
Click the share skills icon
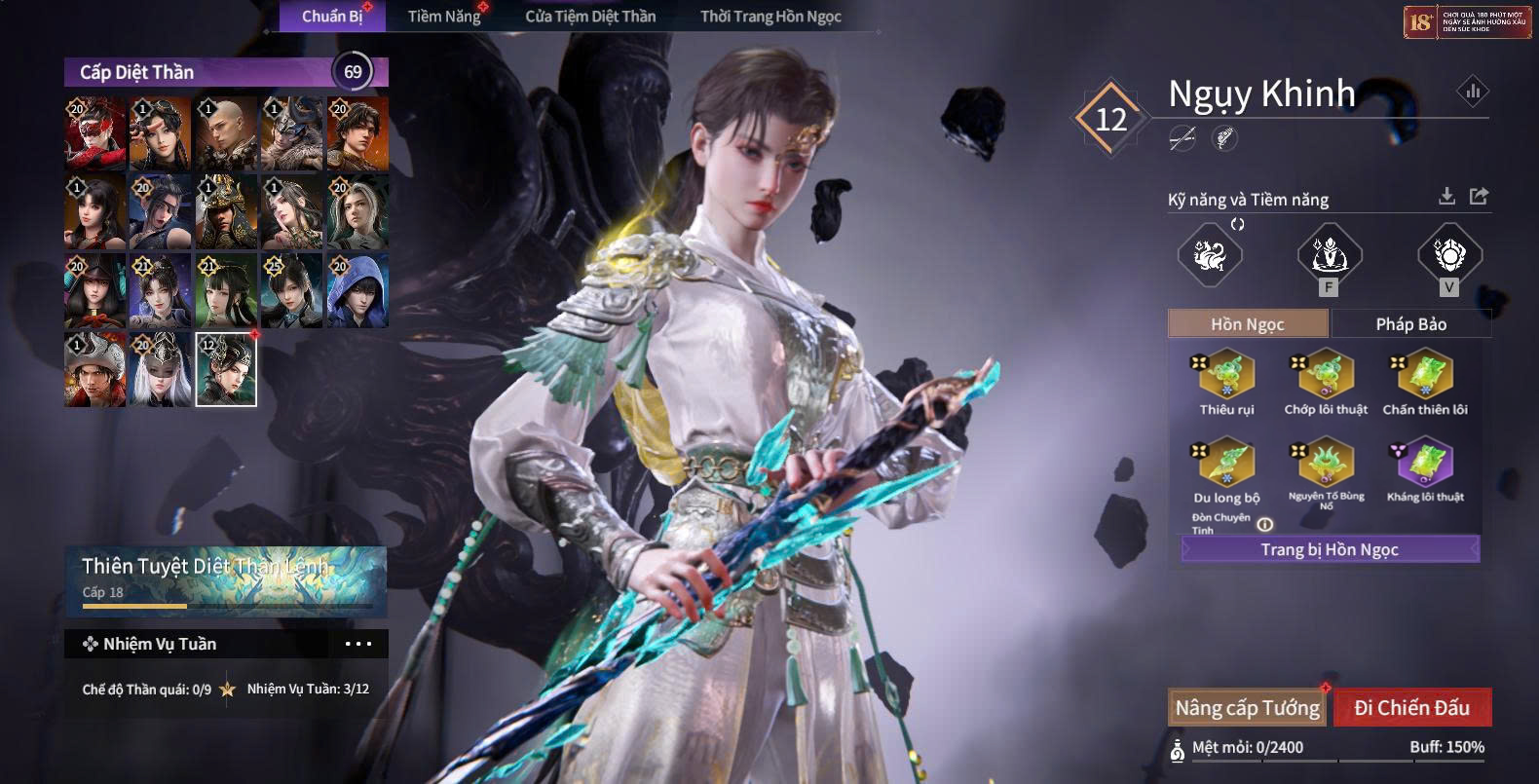[1479, 197]
